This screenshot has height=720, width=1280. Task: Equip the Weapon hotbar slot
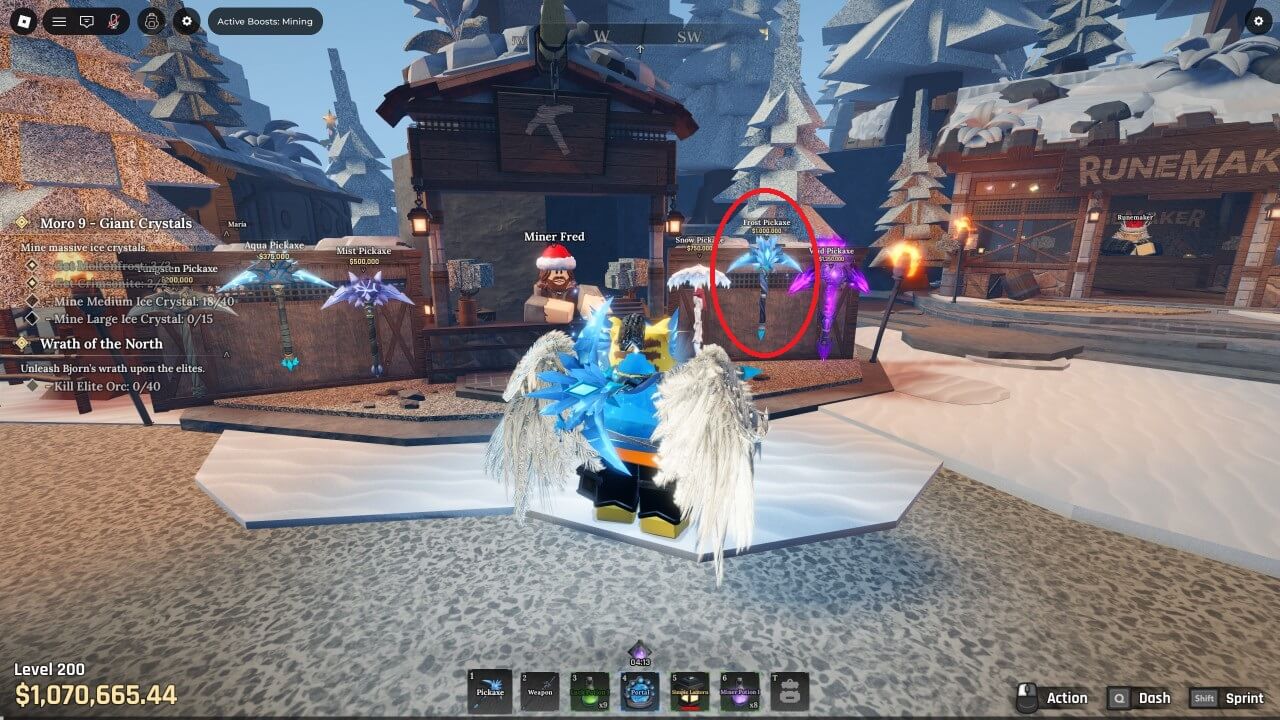(x=540, y=691)
